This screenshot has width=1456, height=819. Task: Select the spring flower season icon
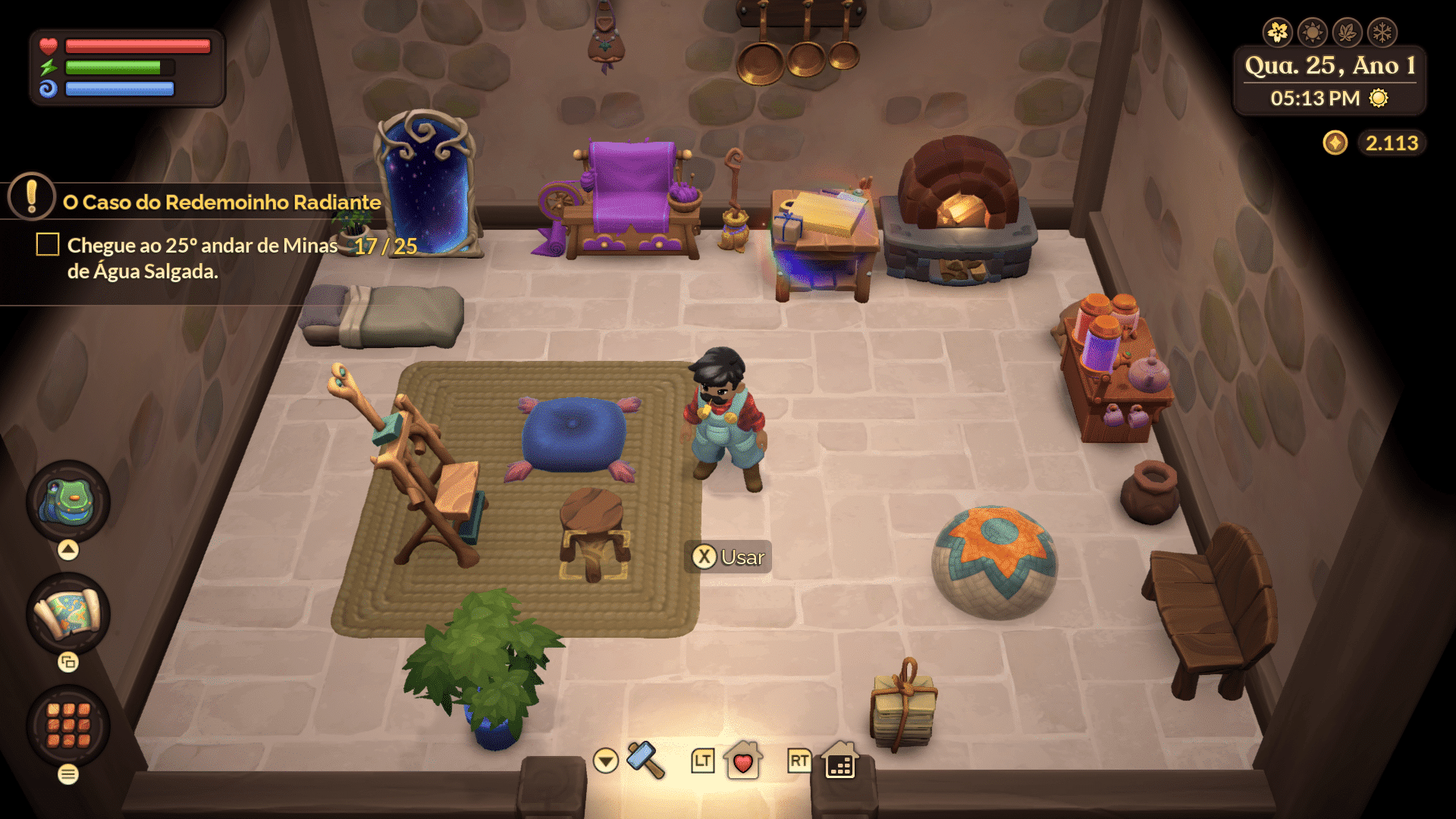point(1279,32)
